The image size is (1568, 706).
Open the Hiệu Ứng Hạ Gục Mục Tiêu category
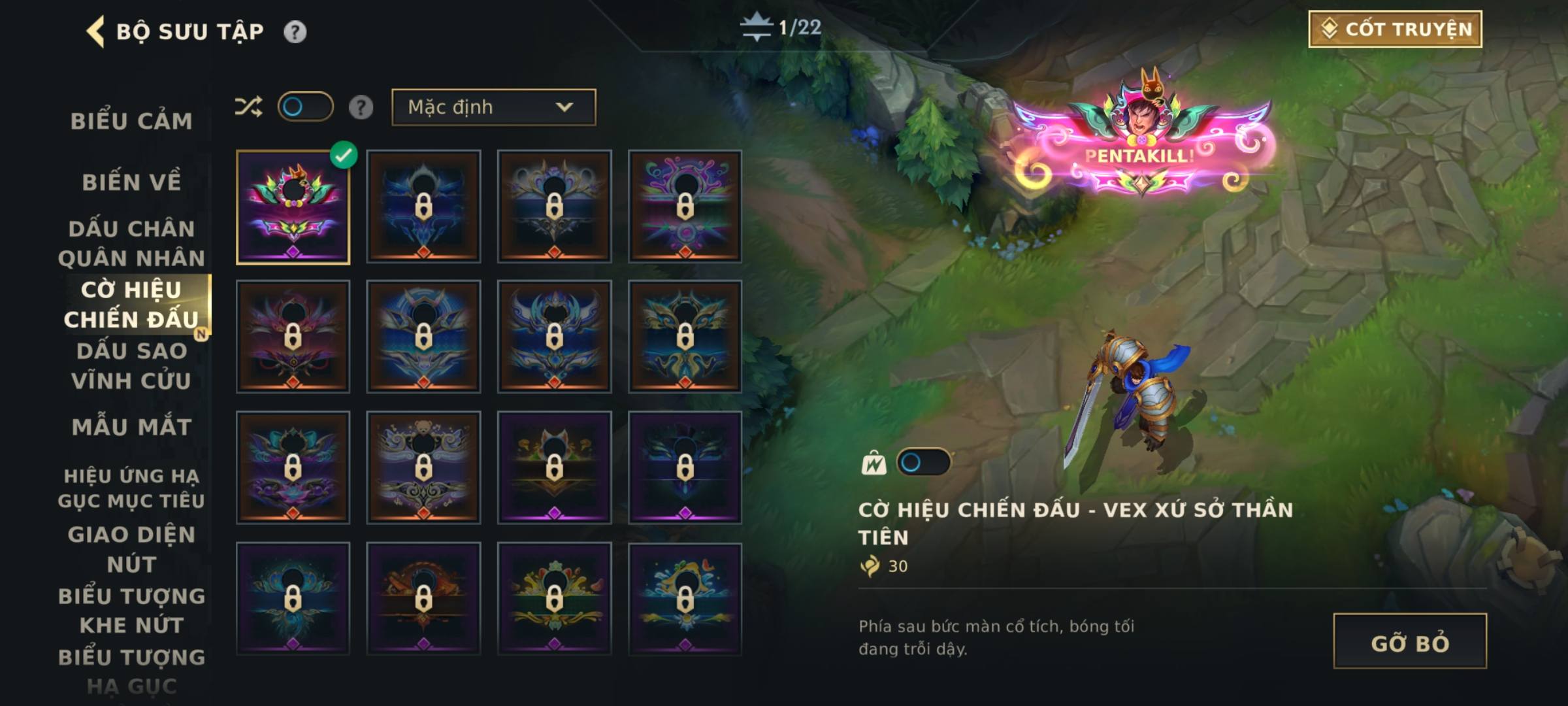[x=131, y=488]
